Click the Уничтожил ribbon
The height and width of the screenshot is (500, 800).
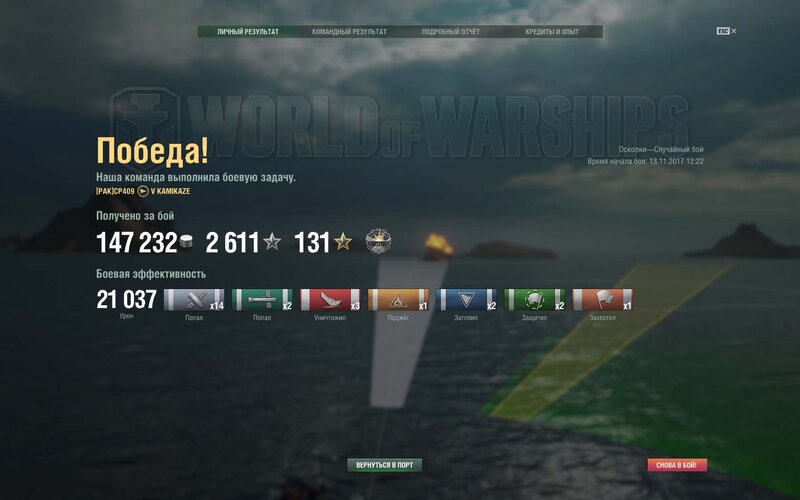pos(330,300)
